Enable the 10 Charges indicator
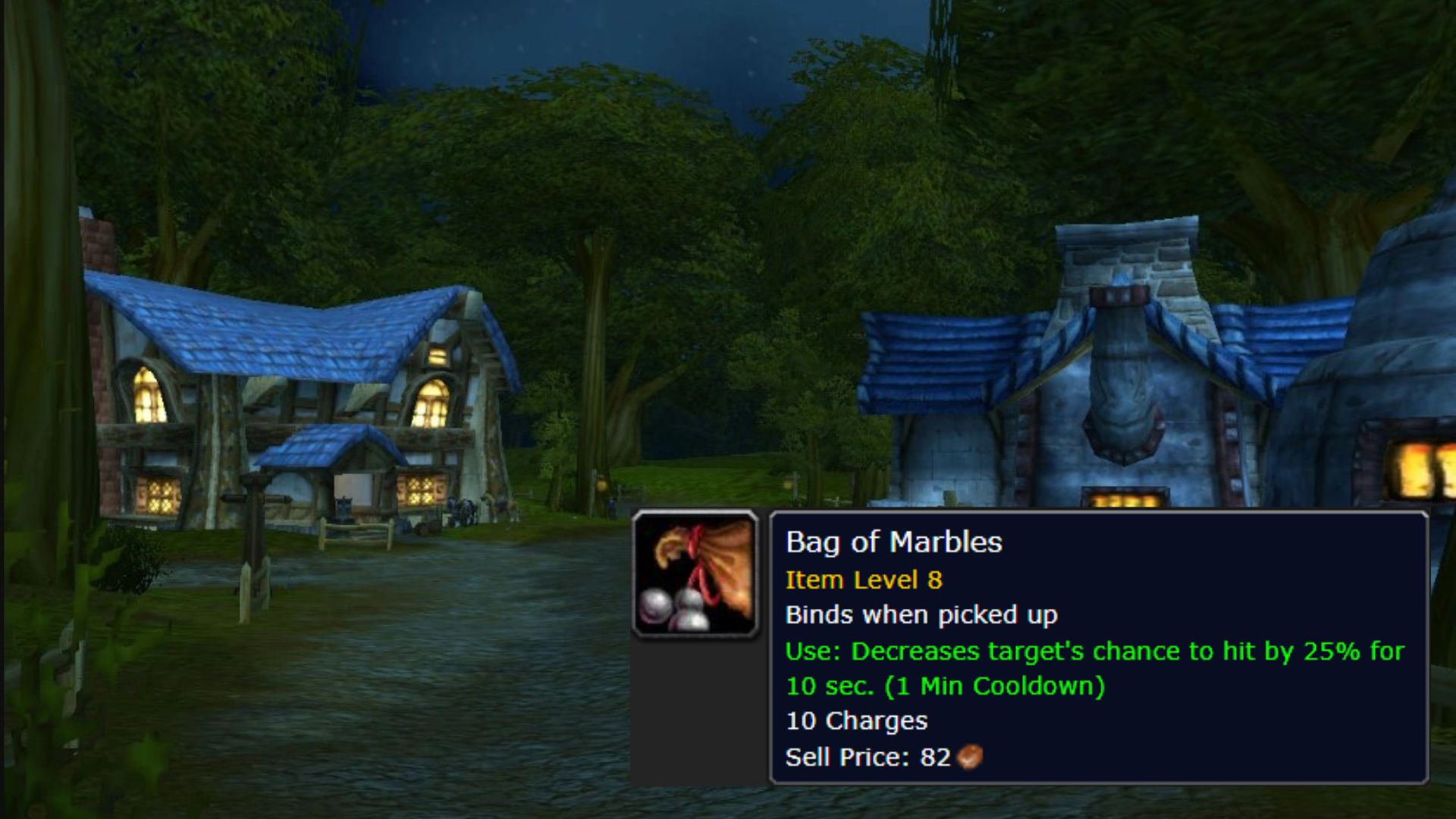This screenshot has width=1456, height=819. click(857, 721)
